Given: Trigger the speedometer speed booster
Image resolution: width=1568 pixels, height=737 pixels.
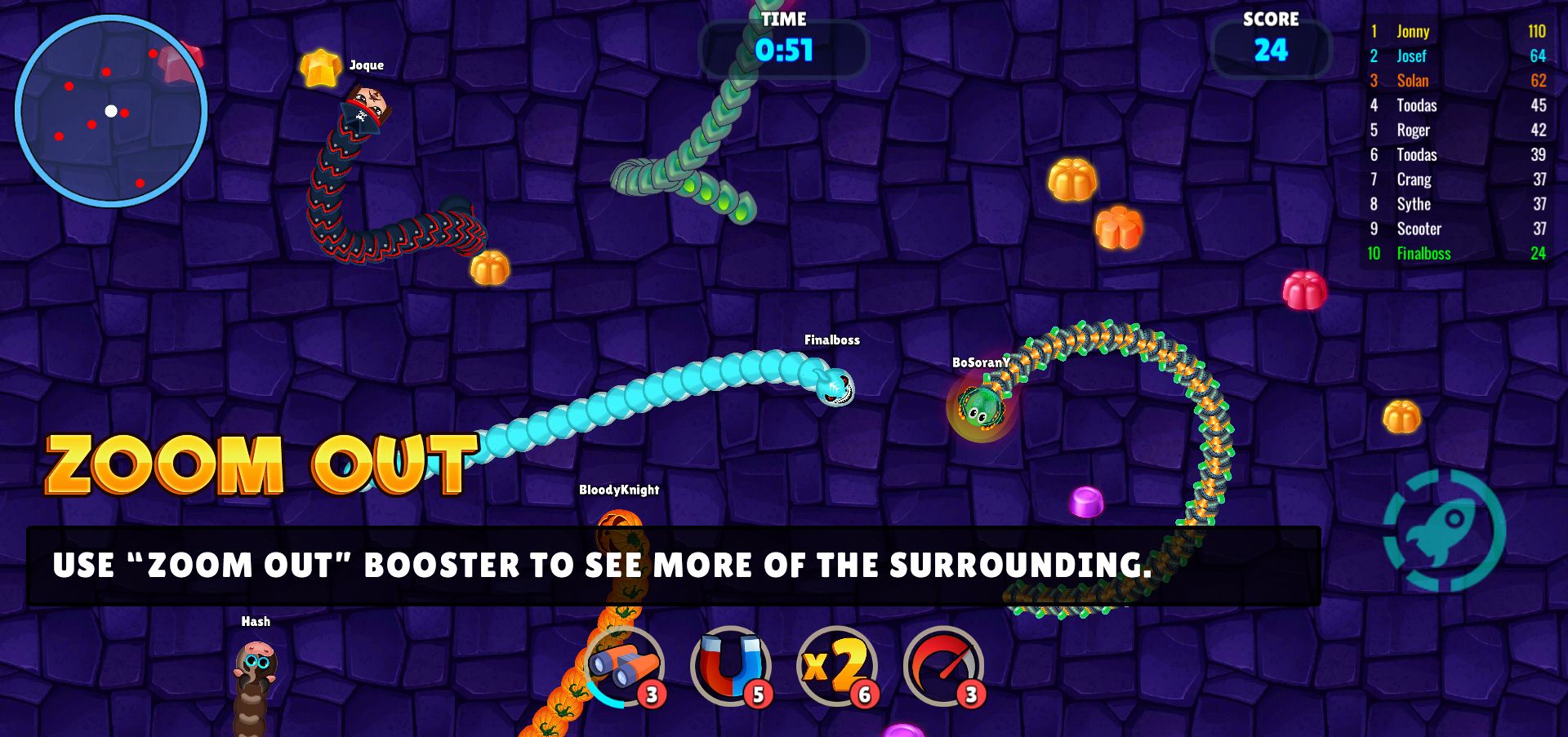Looking at the screenshot, I should click(943, 666).
